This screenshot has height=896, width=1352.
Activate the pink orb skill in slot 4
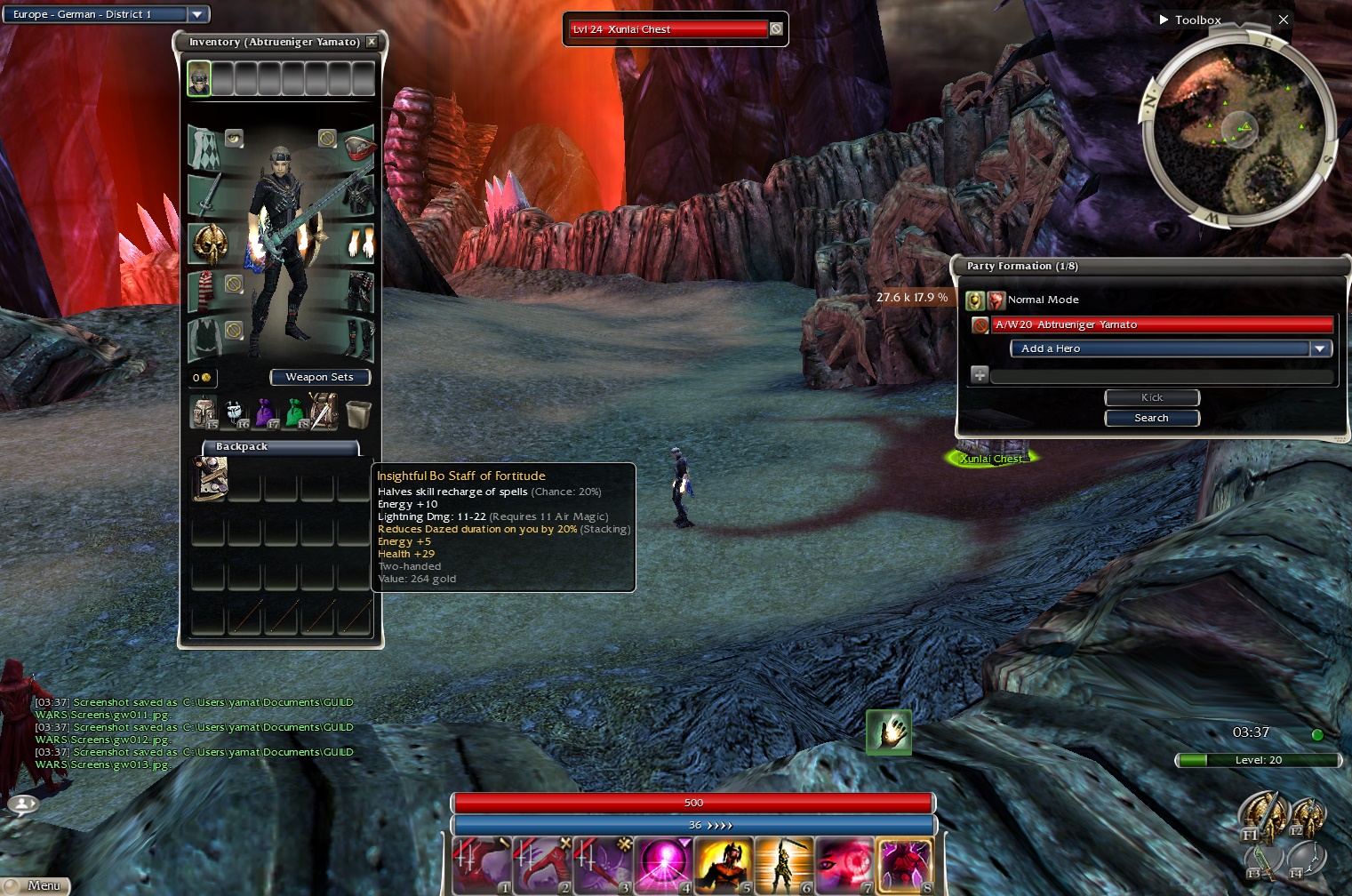[x=663, y=864]
